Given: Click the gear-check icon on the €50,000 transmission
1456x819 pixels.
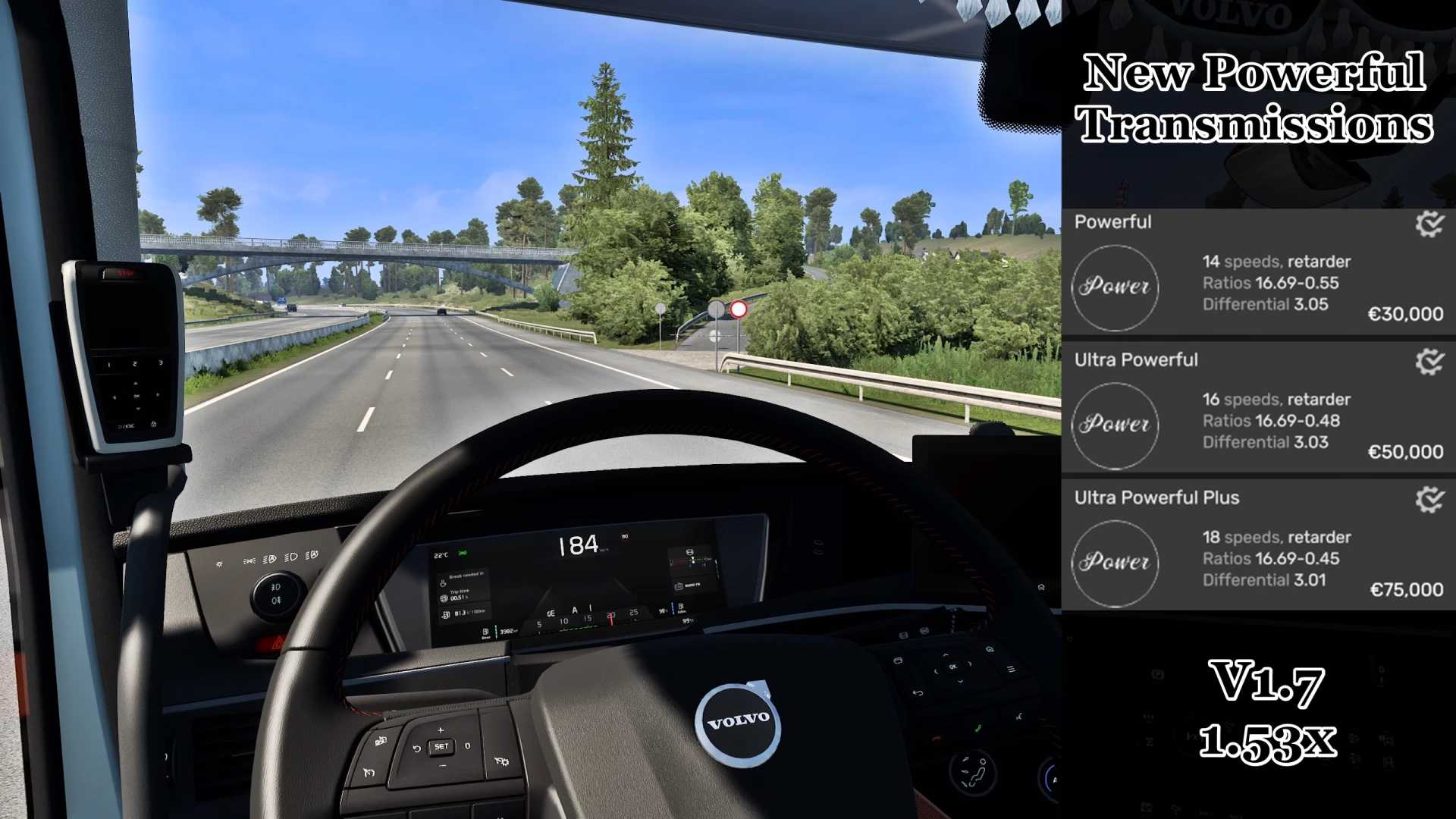Looking at the screenshot, I should pyautogui.click(x=1429, y=362).
